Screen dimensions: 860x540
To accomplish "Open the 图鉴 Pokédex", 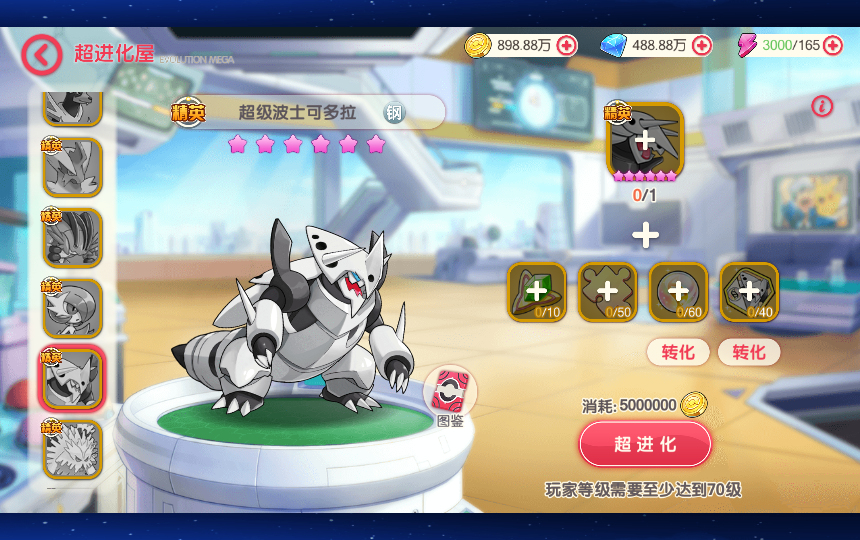I will pyautogui.click(x=450, y=392).
